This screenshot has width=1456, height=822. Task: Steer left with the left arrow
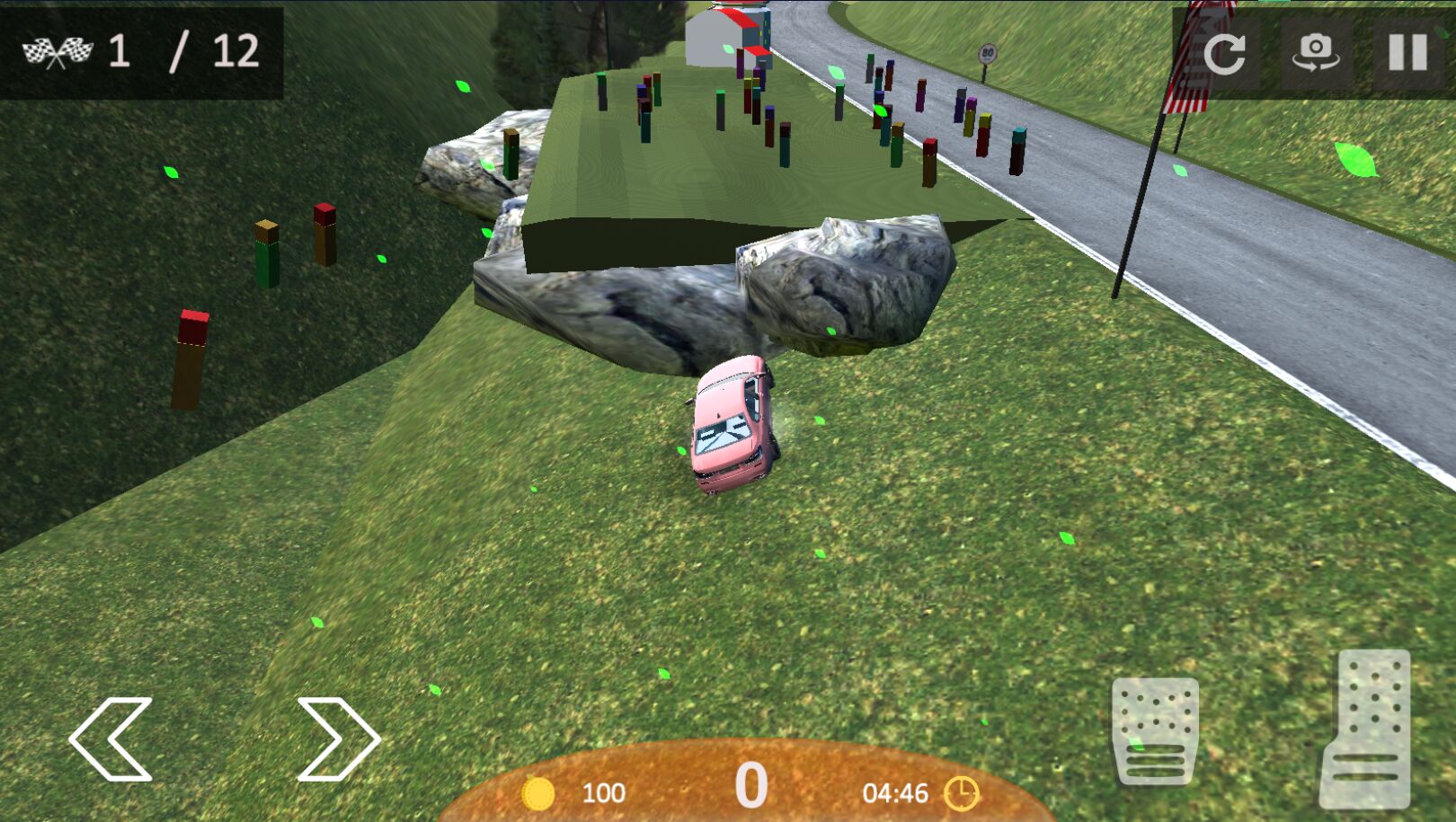[111, 738]
